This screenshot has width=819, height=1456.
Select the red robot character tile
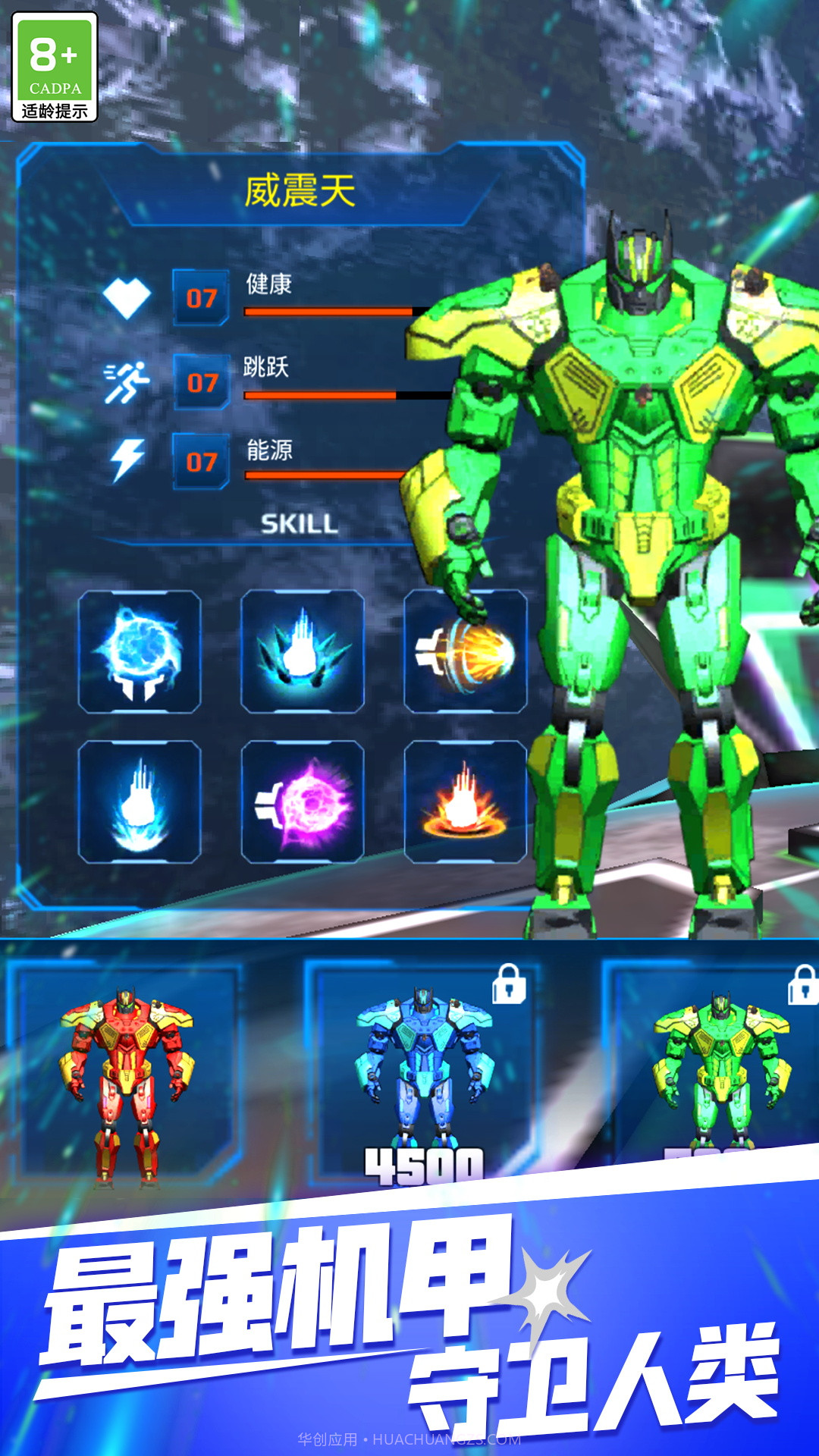click(x=126, y=1077)
